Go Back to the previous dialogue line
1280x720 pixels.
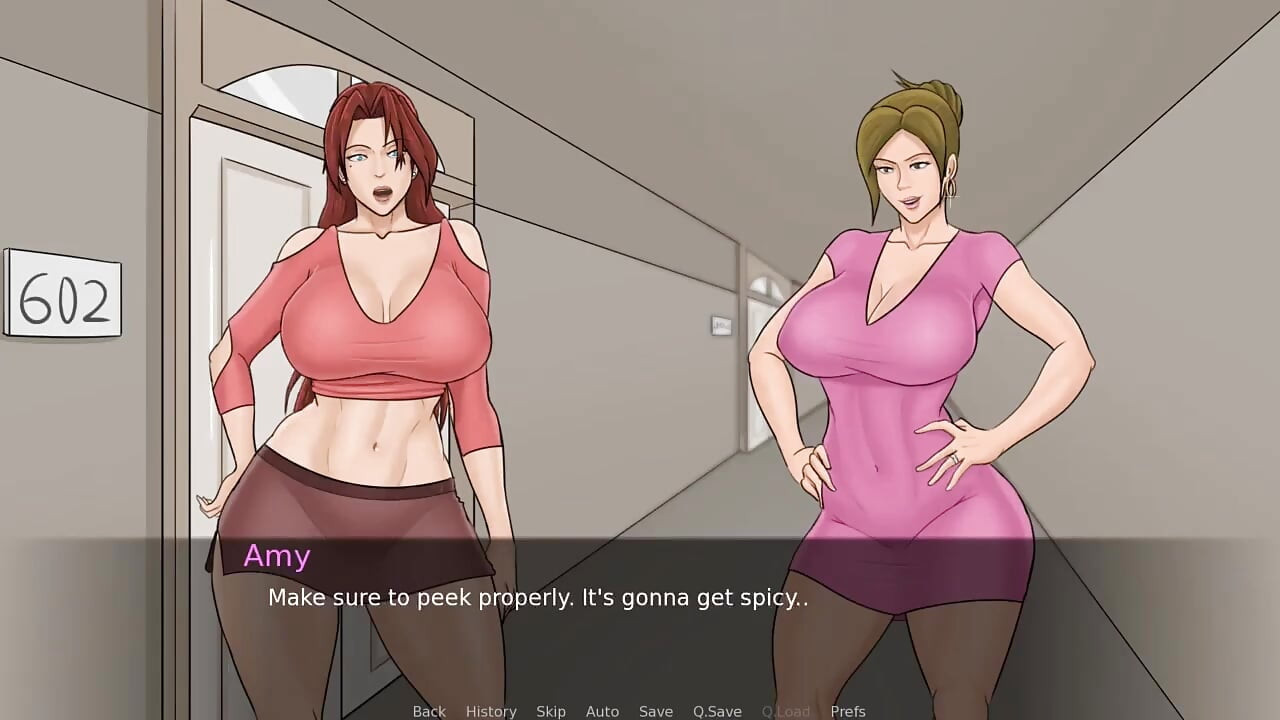point(429,711)
